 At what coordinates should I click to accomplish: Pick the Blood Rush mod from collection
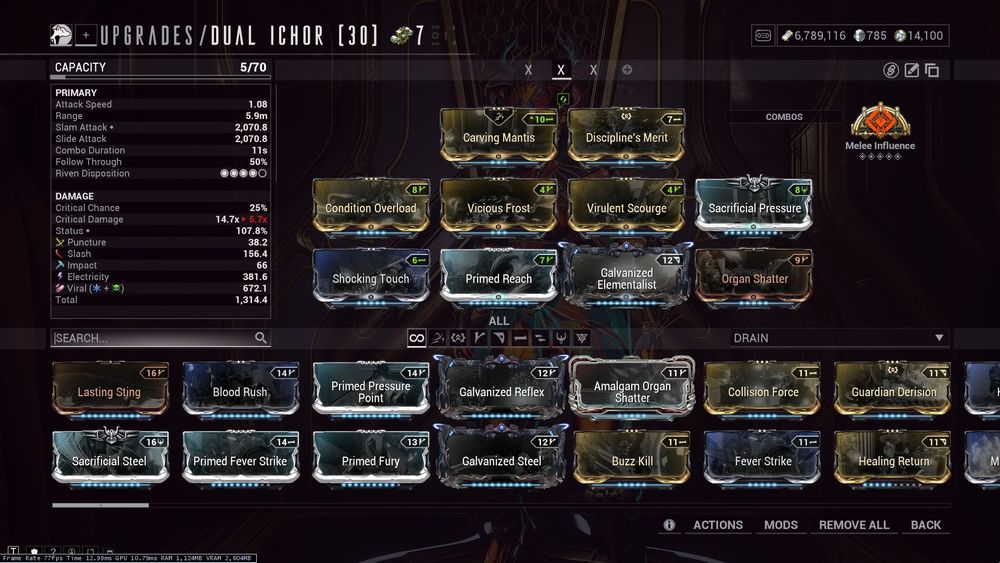pyautogui.click(x=240, y=391)
